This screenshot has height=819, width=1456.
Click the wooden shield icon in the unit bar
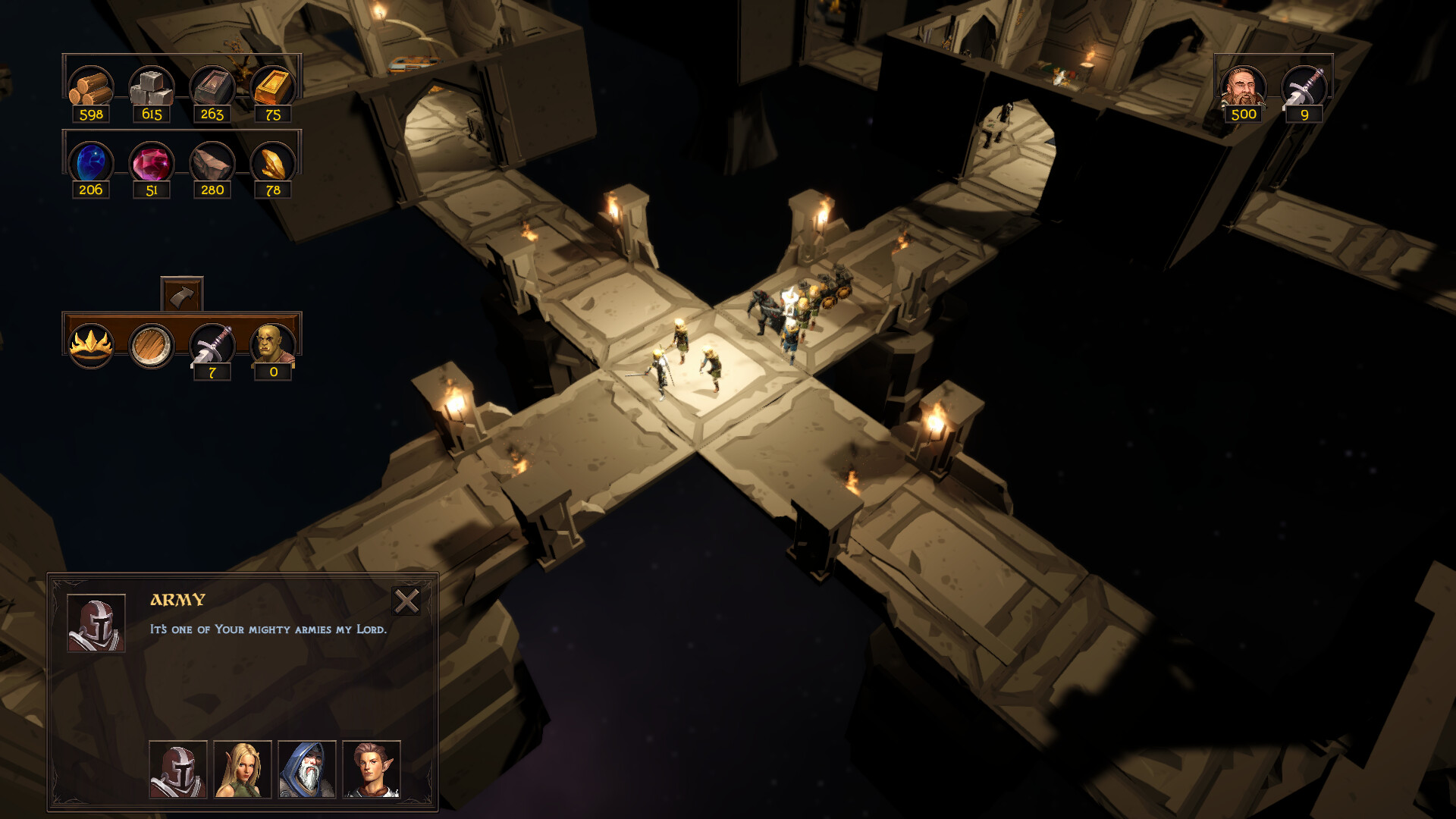(x=151, y=345)
